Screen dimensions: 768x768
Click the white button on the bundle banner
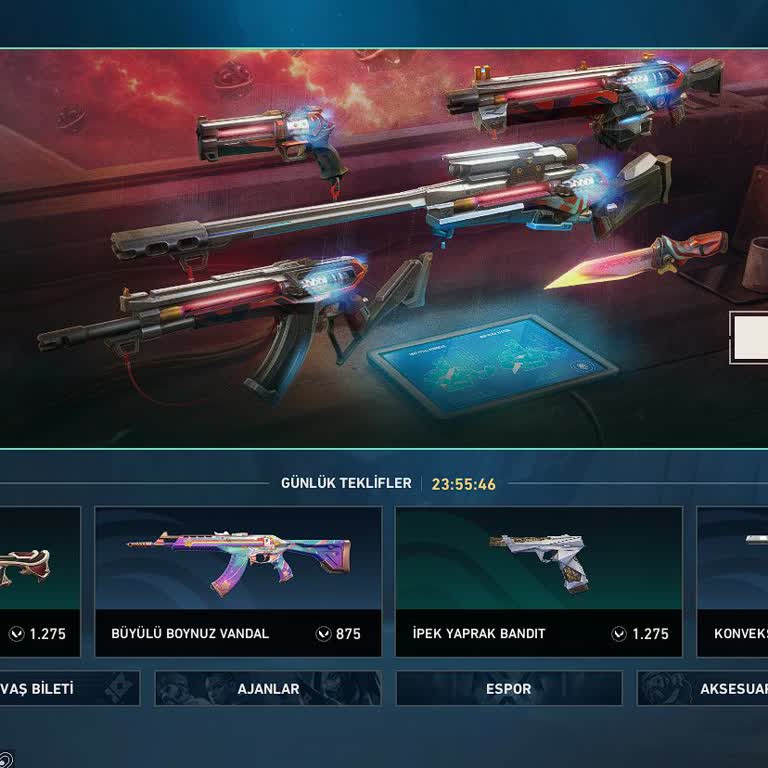[x=750, y=337]
